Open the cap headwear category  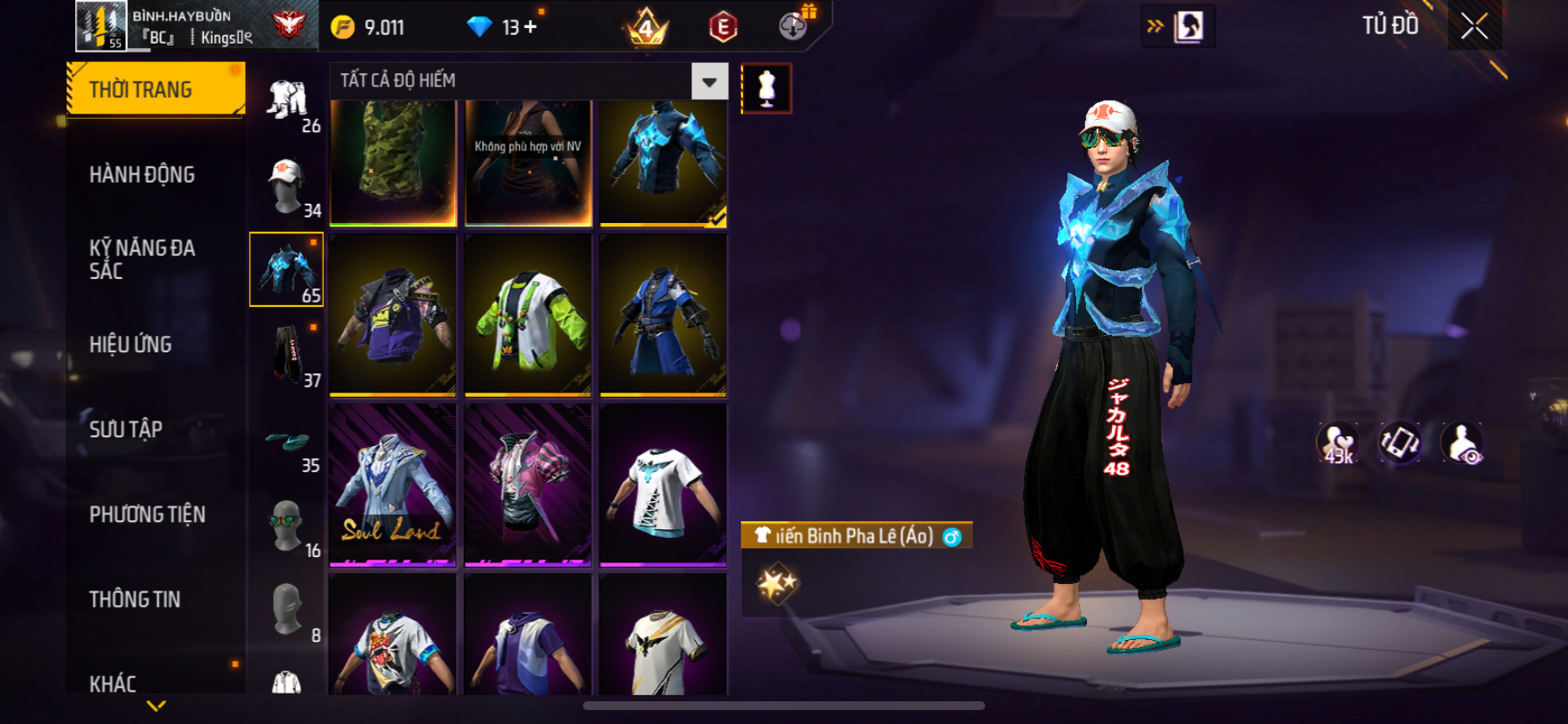coord(287,186)
